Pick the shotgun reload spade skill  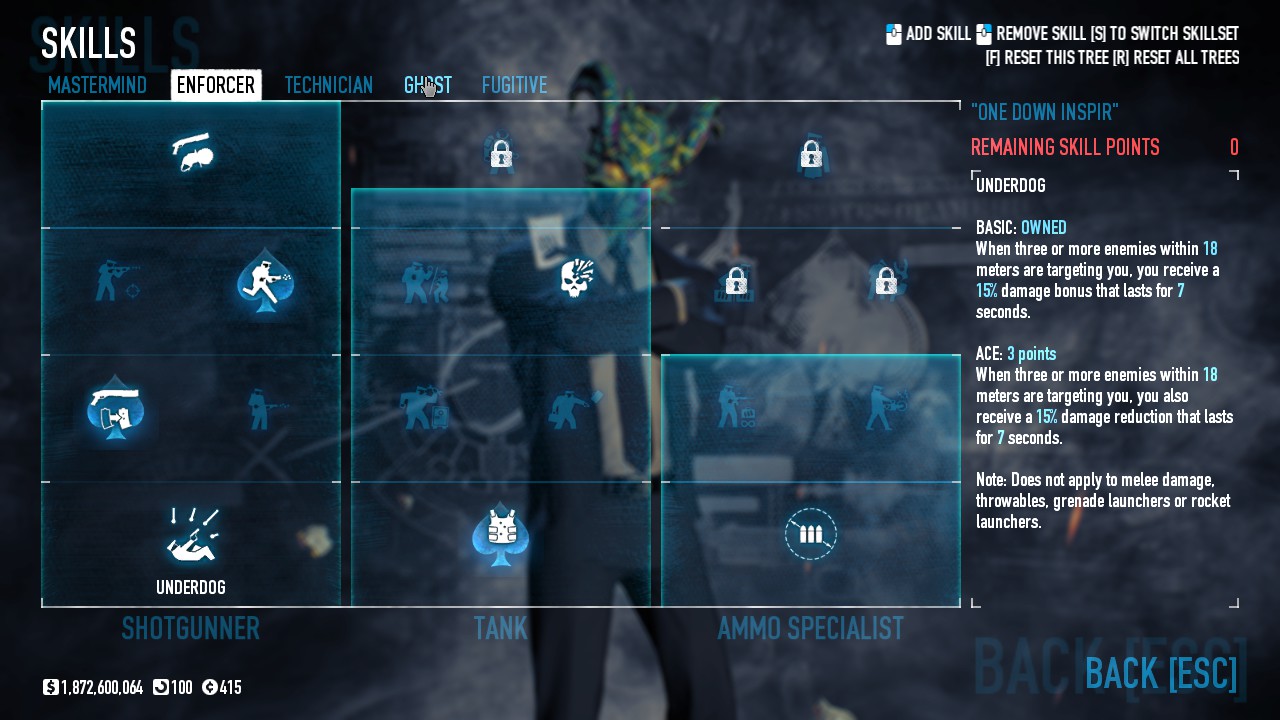116,408
